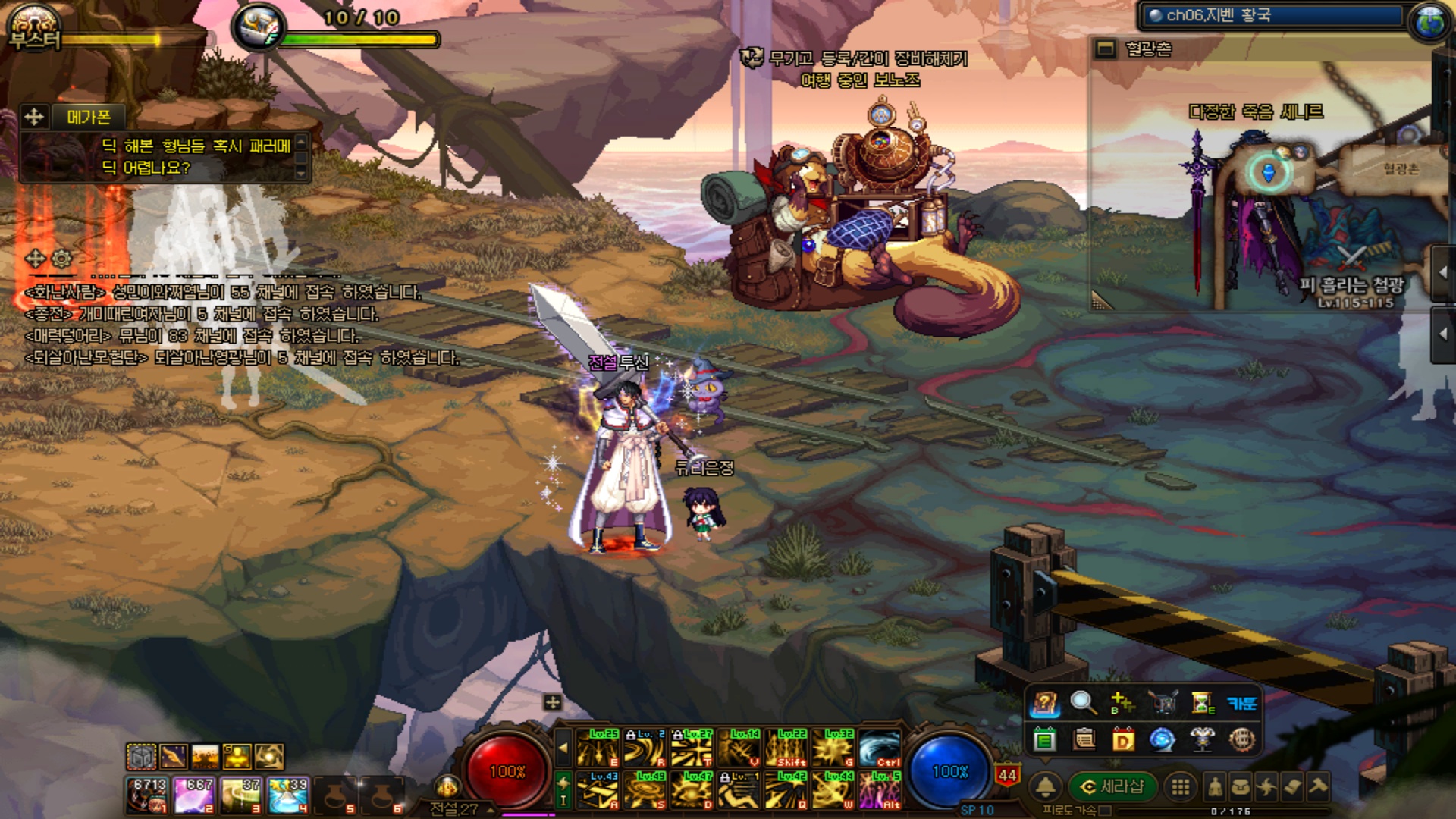Open the auction hammer menu
This screenshot has width=1456, height=819.
[x=1318, y=786]
